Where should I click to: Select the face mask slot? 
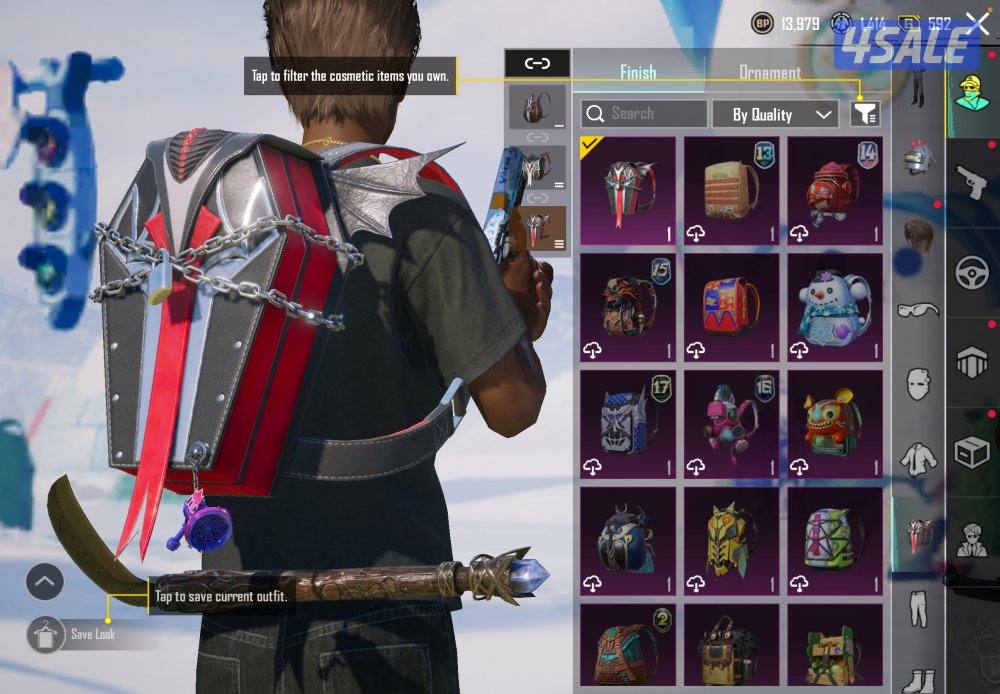click(x=918, y=384)
